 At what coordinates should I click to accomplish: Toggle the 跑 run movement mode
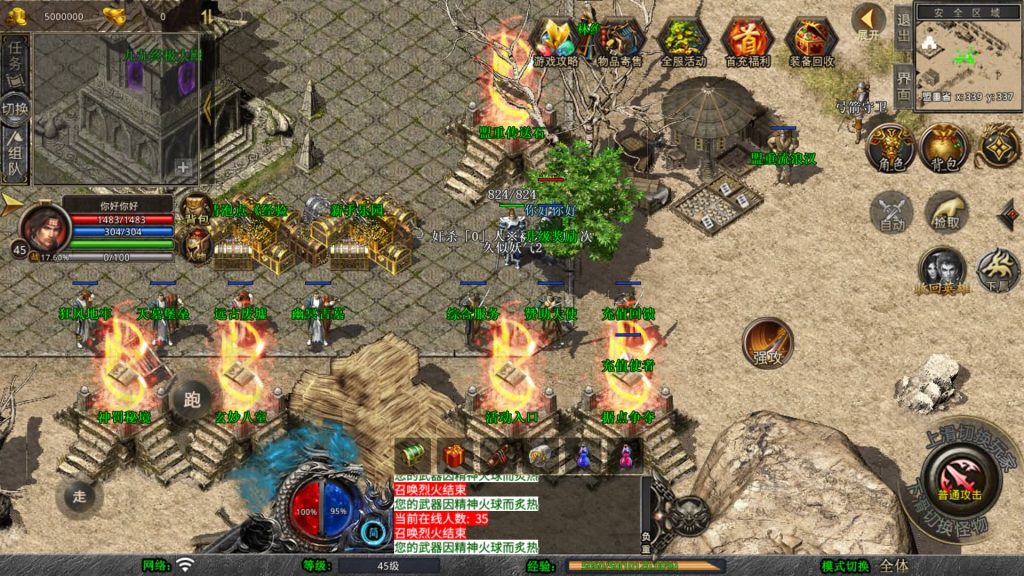pos(191,400)
